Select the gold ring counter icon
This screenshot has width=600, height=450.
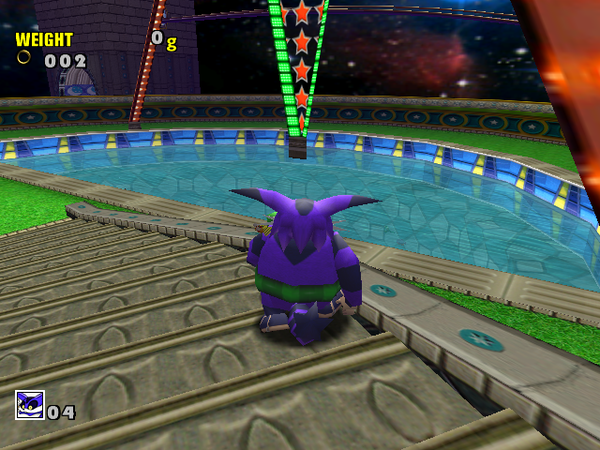coord(24,58)
